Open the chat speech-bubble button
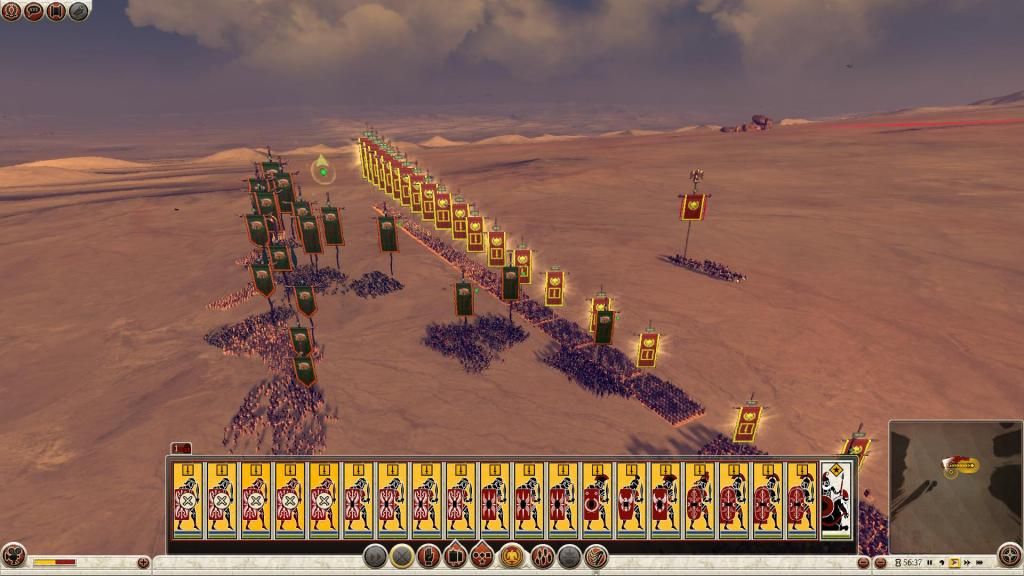 33,12
